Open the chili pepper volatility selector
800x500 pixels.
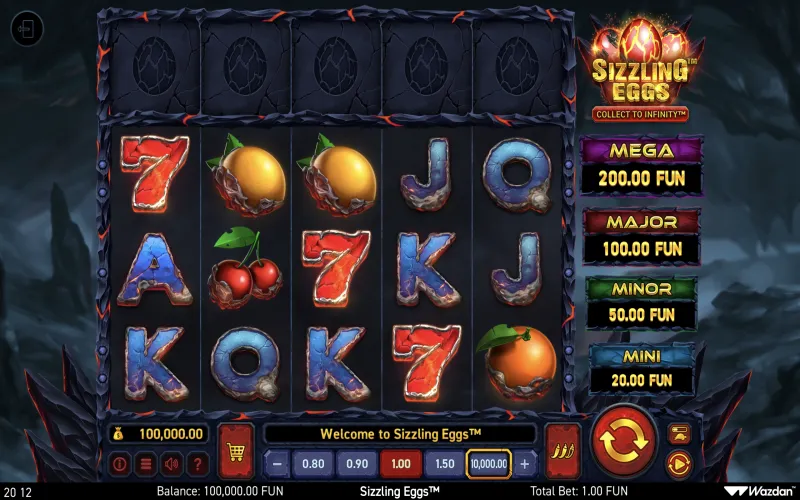[x=562, y=449]
